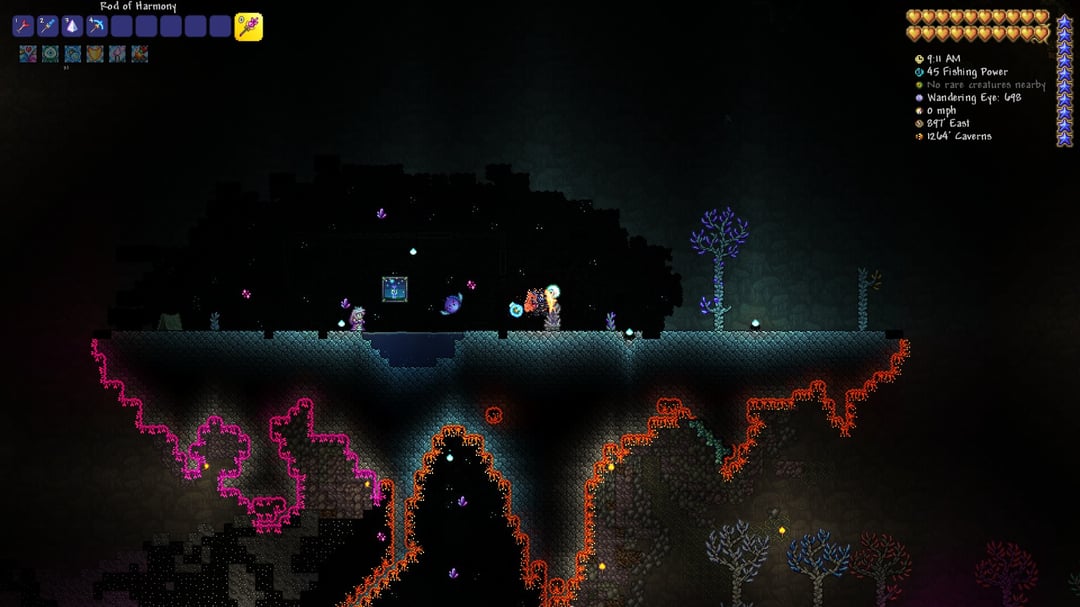The height and width of the screenshot is (607, 1080).
Task: Choose the white prism in hotbar slot 3
Action: point(72,27)
